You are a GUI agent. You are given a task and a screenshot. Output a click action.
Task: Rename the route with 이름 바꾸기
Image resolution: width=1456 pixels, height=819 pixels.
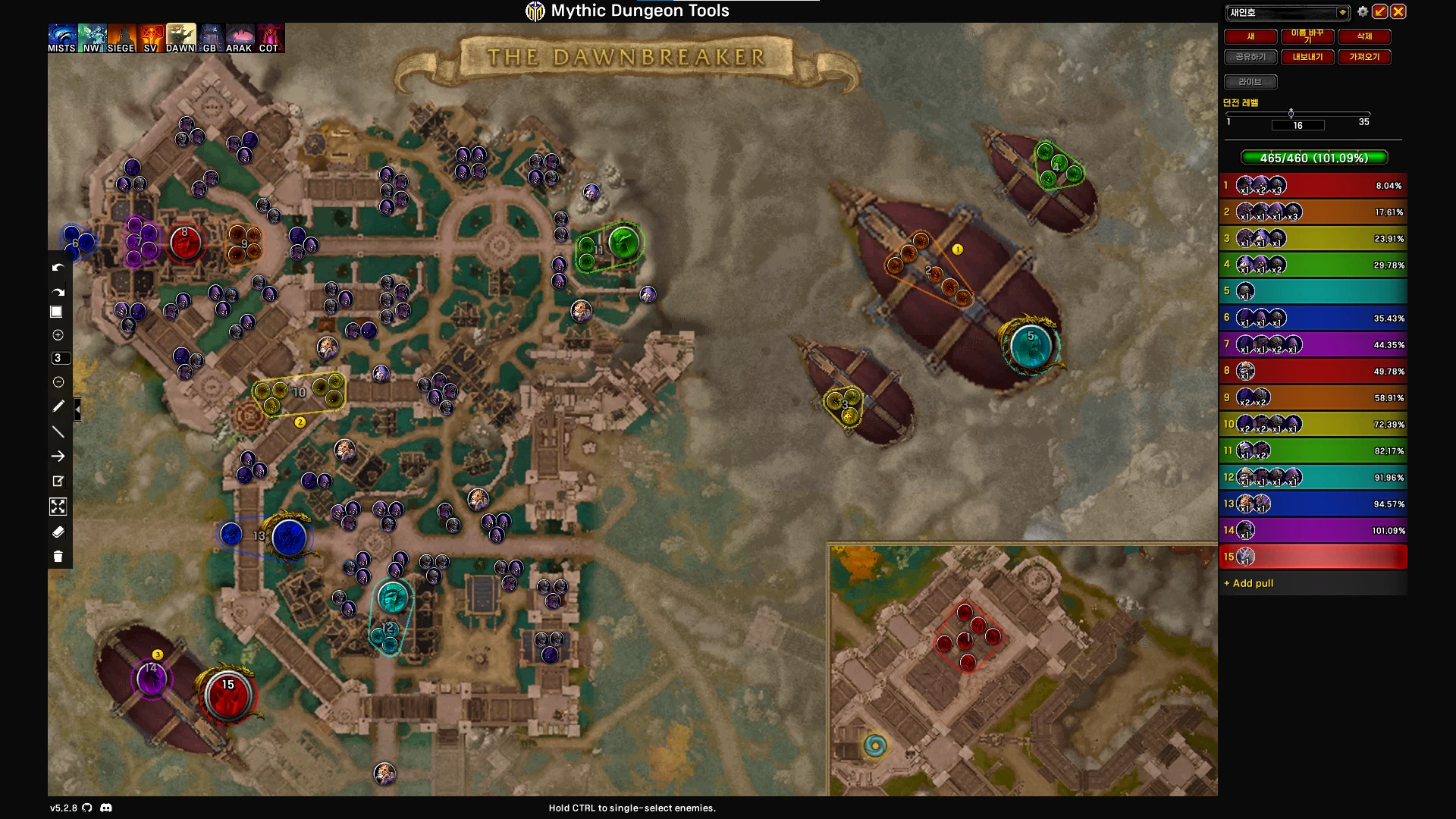pyautogui.click(x=1307, y=36)
